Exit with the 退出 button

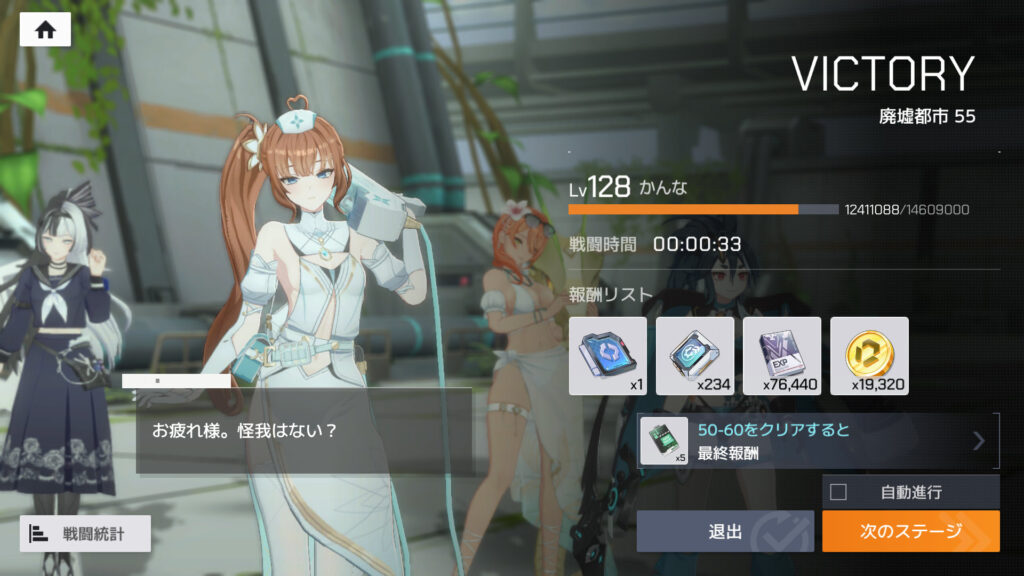[726, 531]
